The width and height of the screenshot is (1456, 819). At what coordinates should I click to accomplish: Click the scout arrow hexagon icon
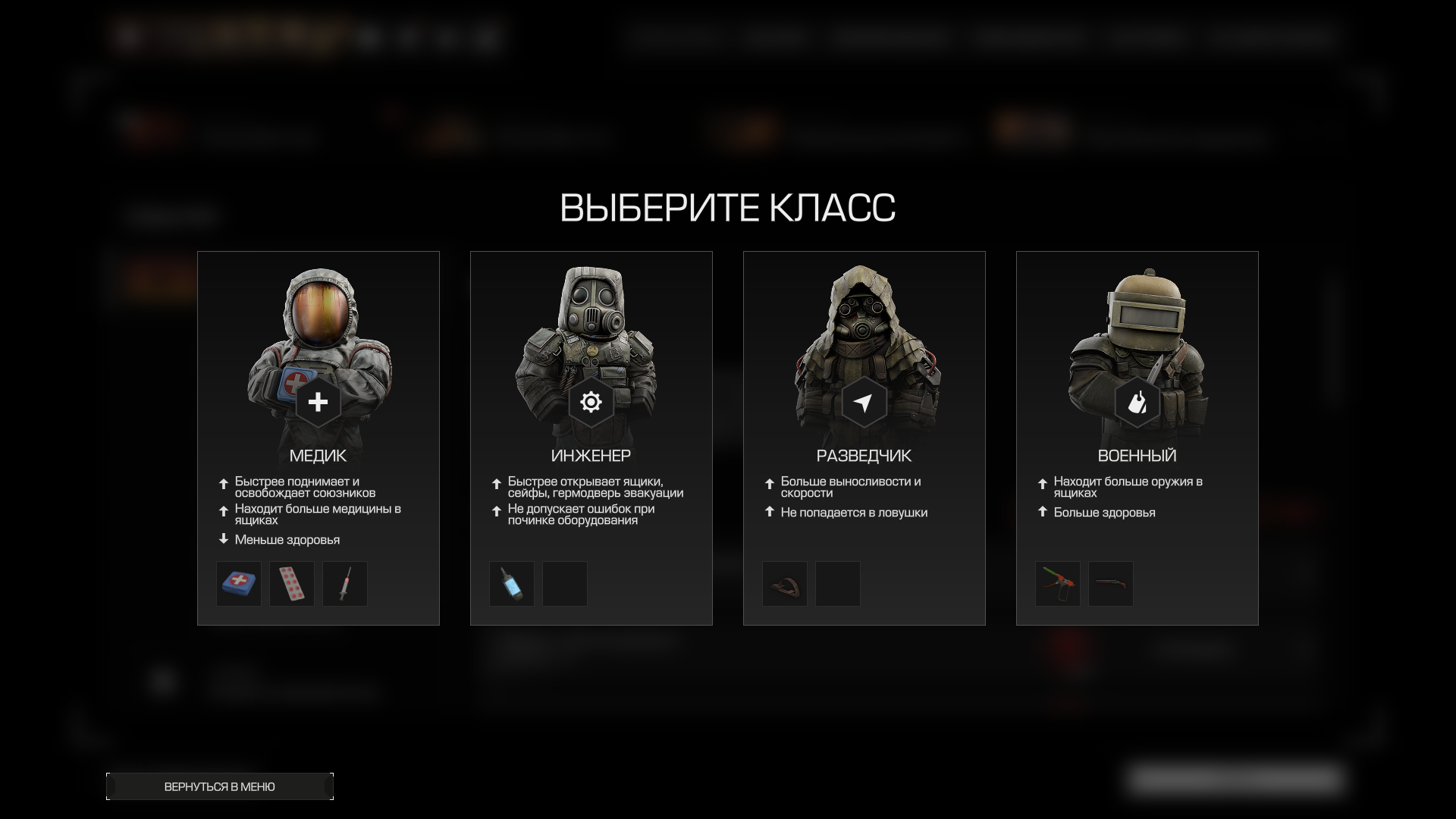[864, 402]
